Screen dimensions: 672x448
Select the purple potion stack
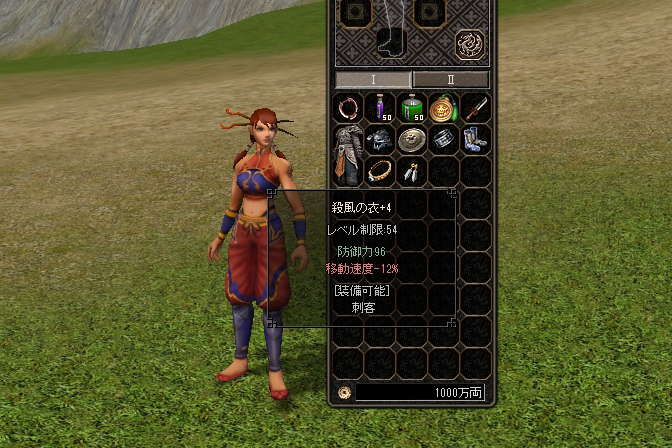(381, 107)
